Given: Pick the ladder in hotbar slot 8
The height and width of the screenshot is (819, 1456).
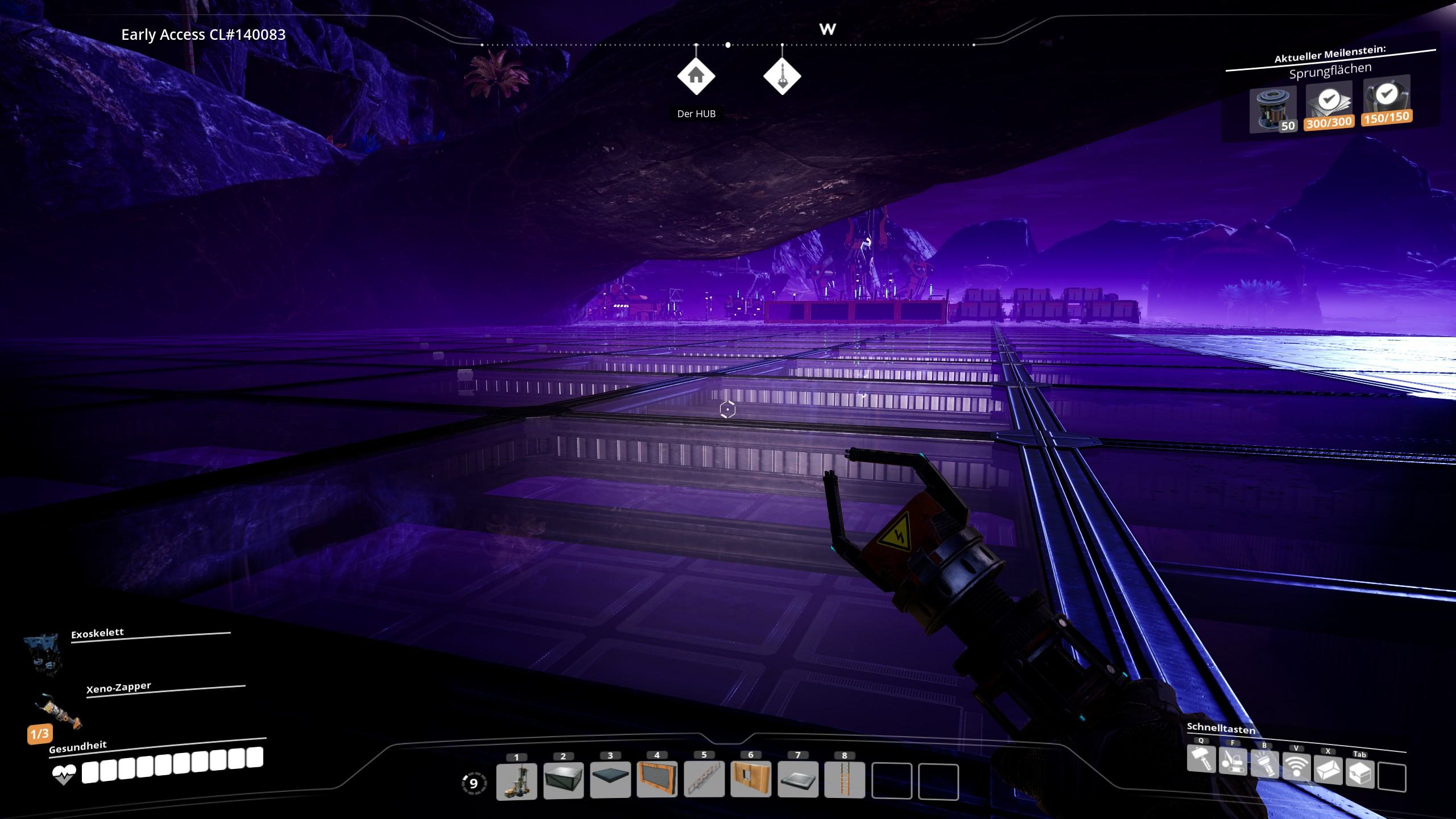Looking at the screenshot, I should [x=845, y=780].
